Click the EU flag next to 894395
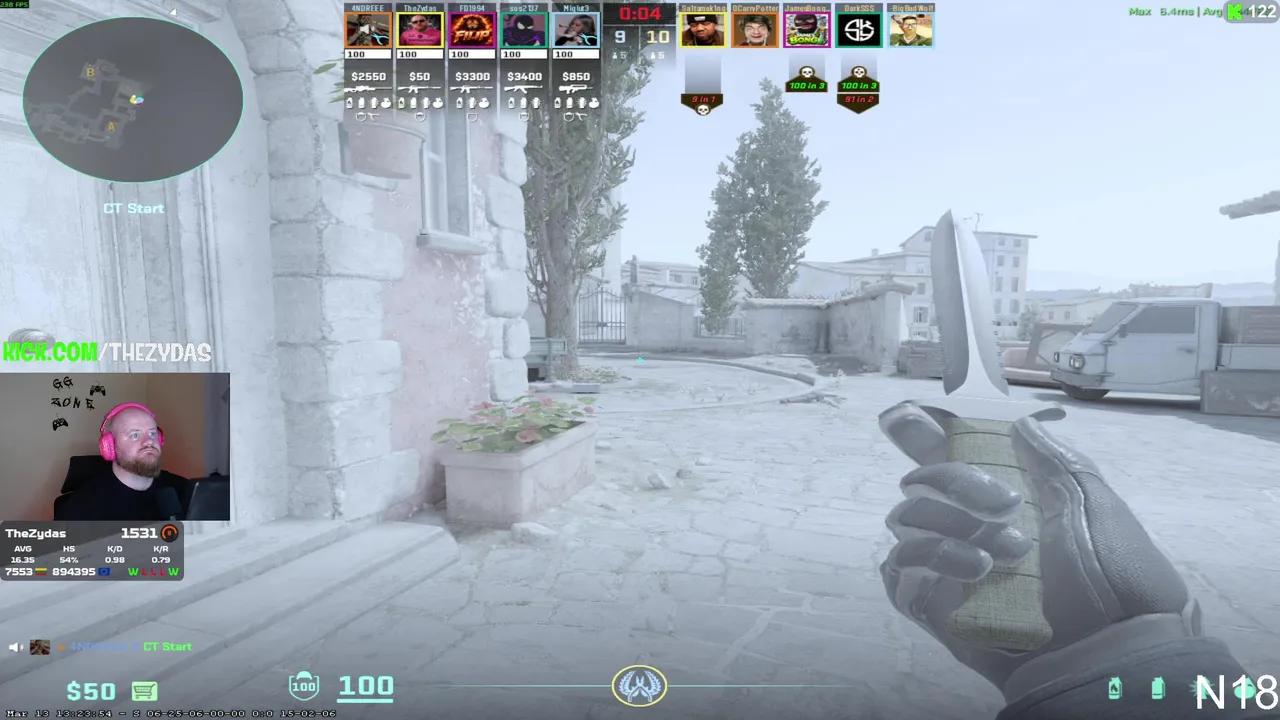 [104, 572]
